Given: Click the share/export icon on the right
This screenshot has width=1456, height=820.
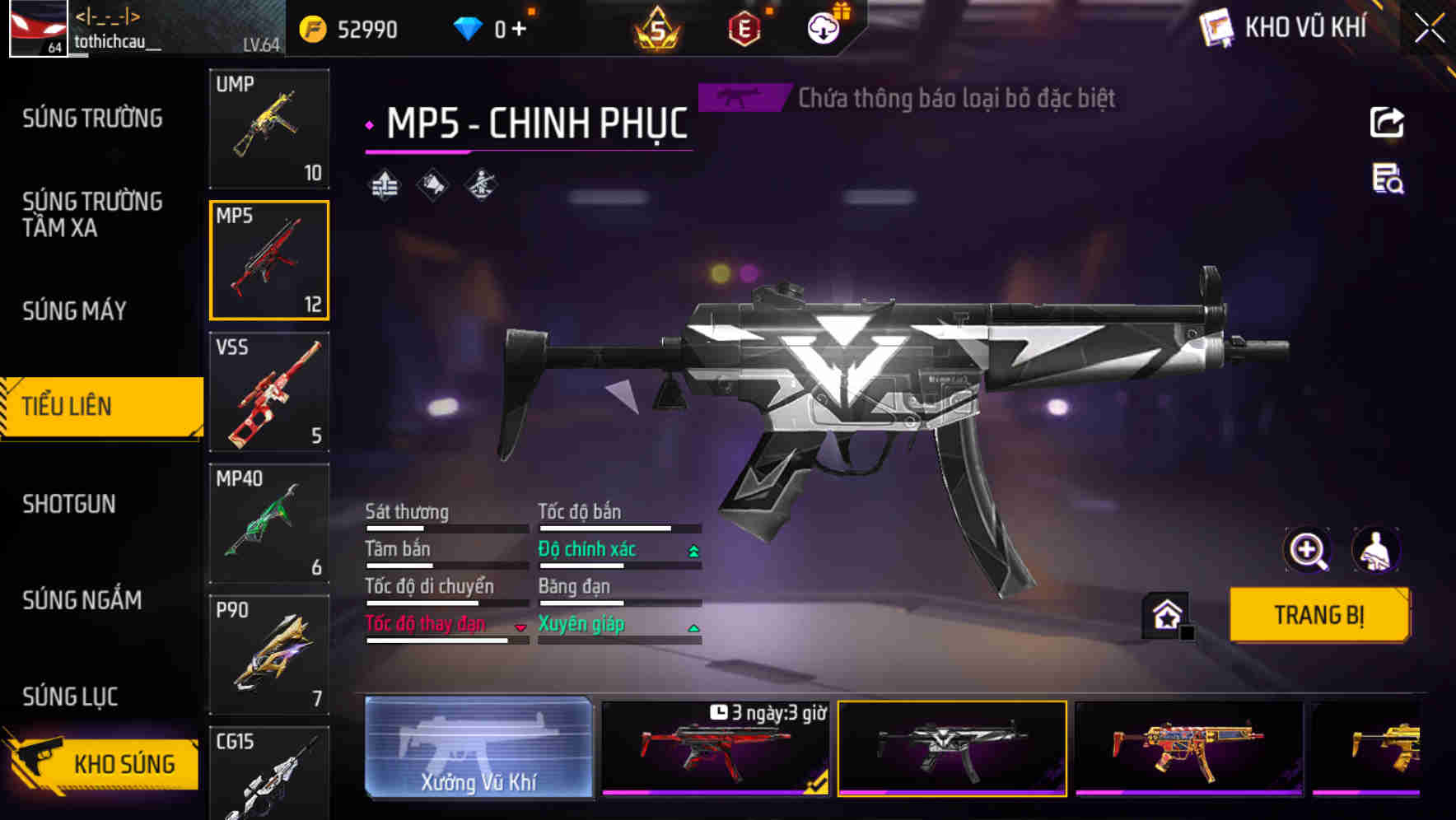Looking at the screenshot, I should [1386, 122].
